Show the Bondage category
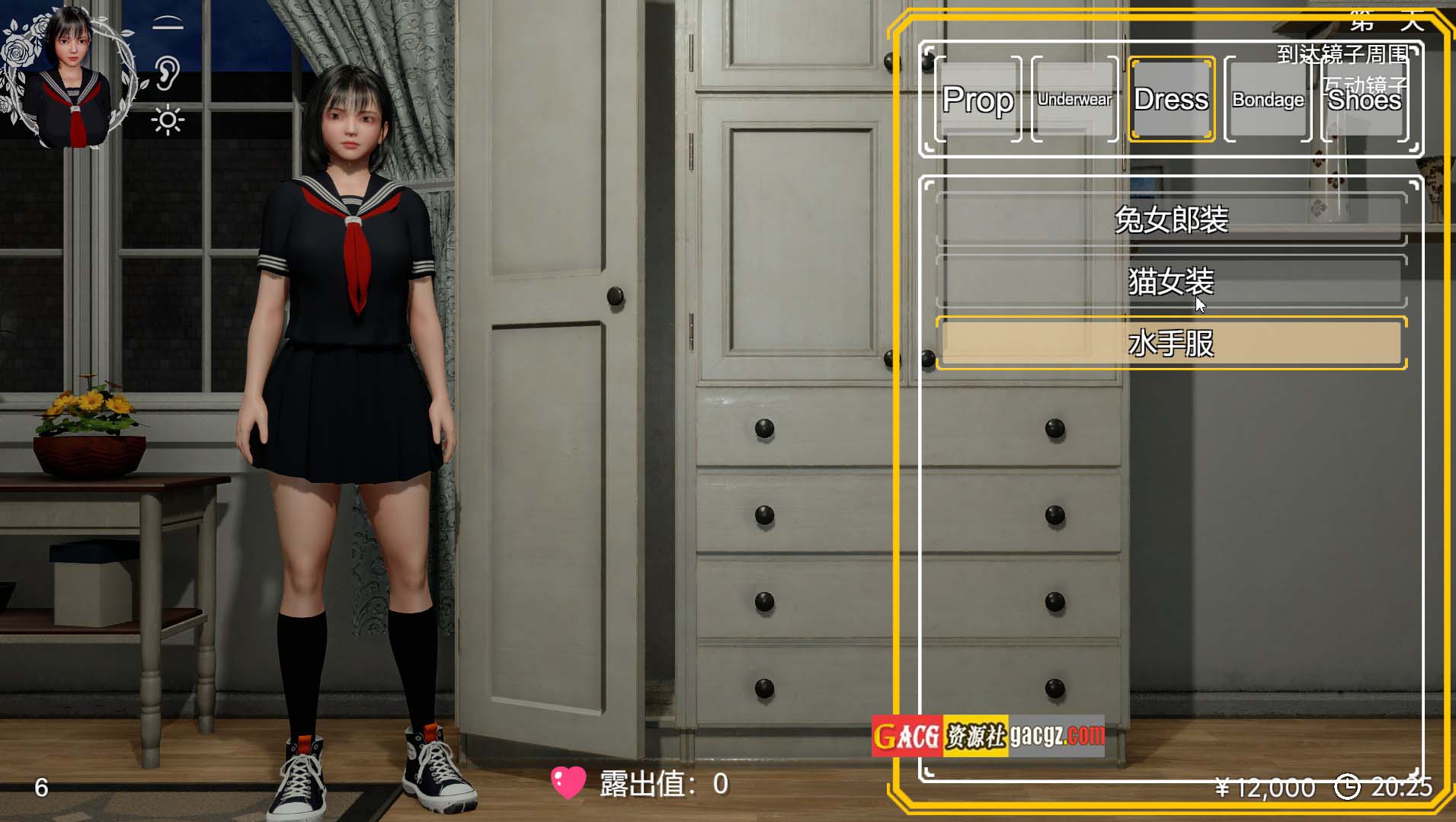Image resolution: width=1456 pixels, height=822 pixels. (1268, 100)
